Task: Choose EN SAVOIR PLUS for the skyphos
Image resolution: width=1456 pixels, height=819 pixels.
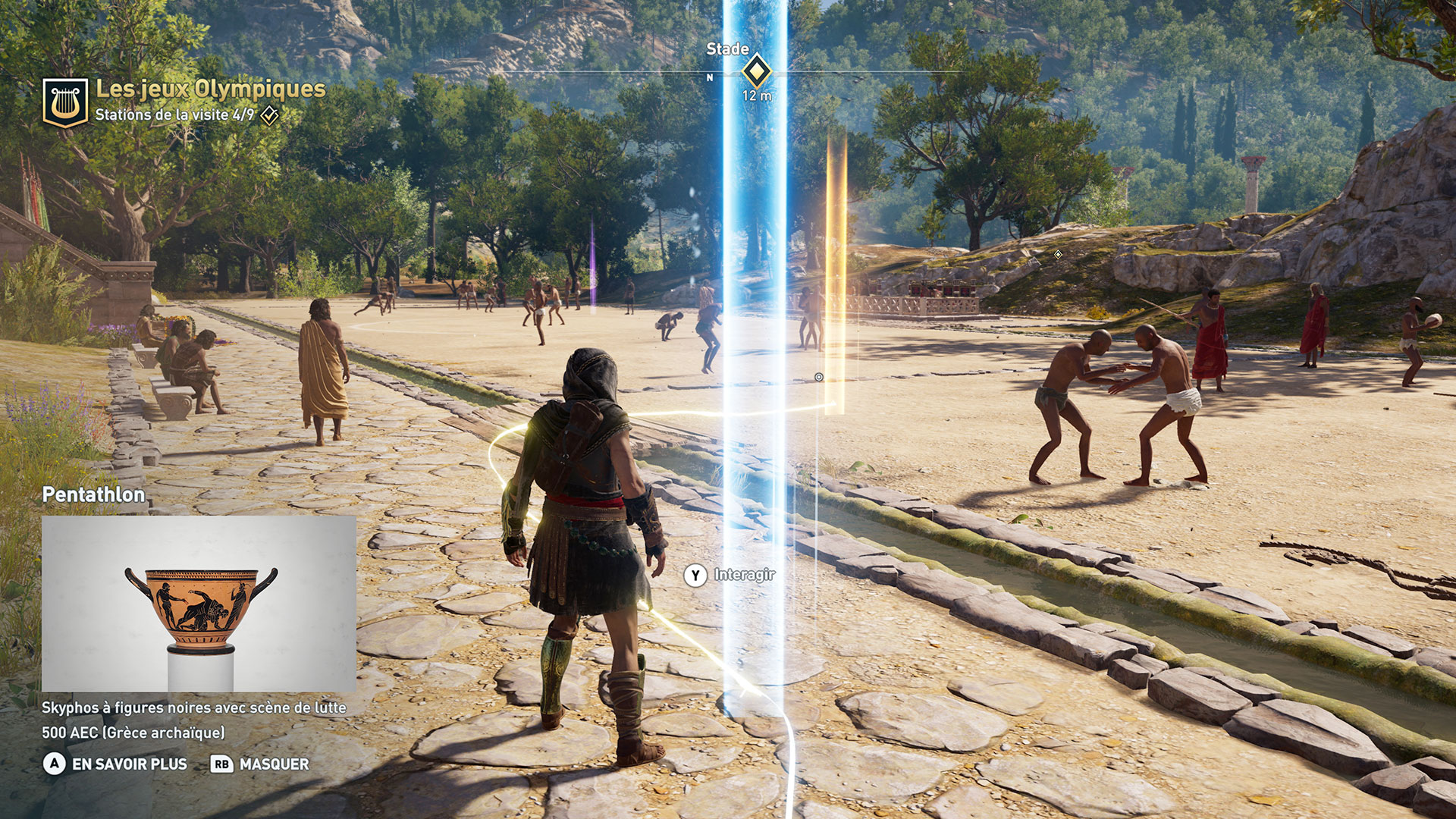Action: pyautogui.click(x=129, y=764)
